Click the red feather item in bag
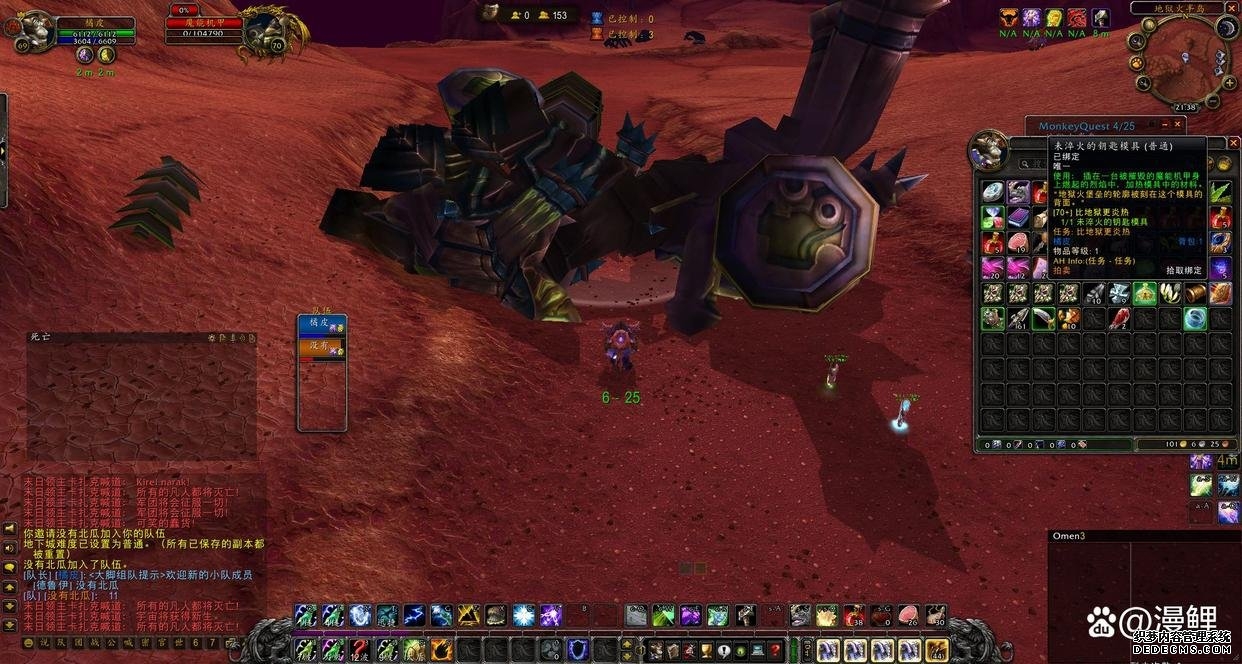1242x664 pixels. [x=1119, y=318]
